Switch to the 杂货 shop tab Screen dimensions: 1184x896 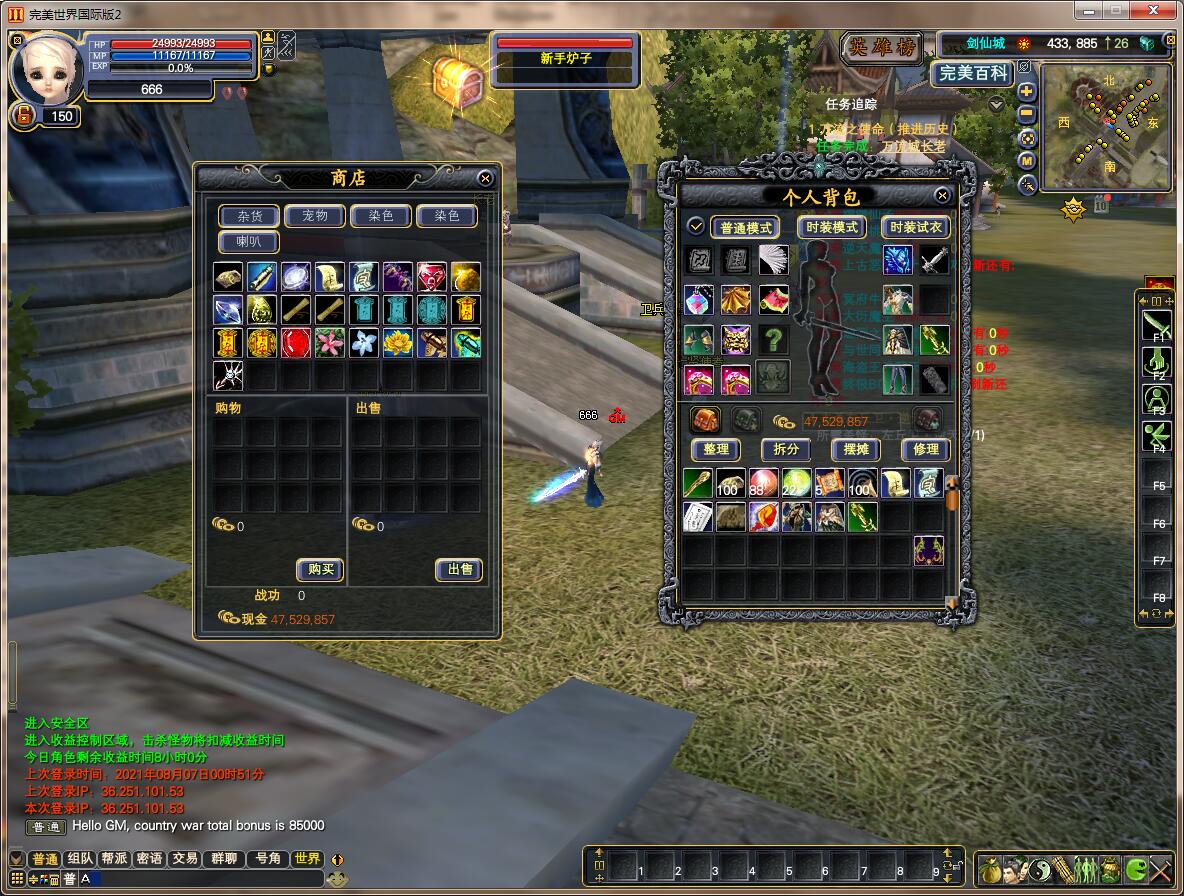click(249, 216)
